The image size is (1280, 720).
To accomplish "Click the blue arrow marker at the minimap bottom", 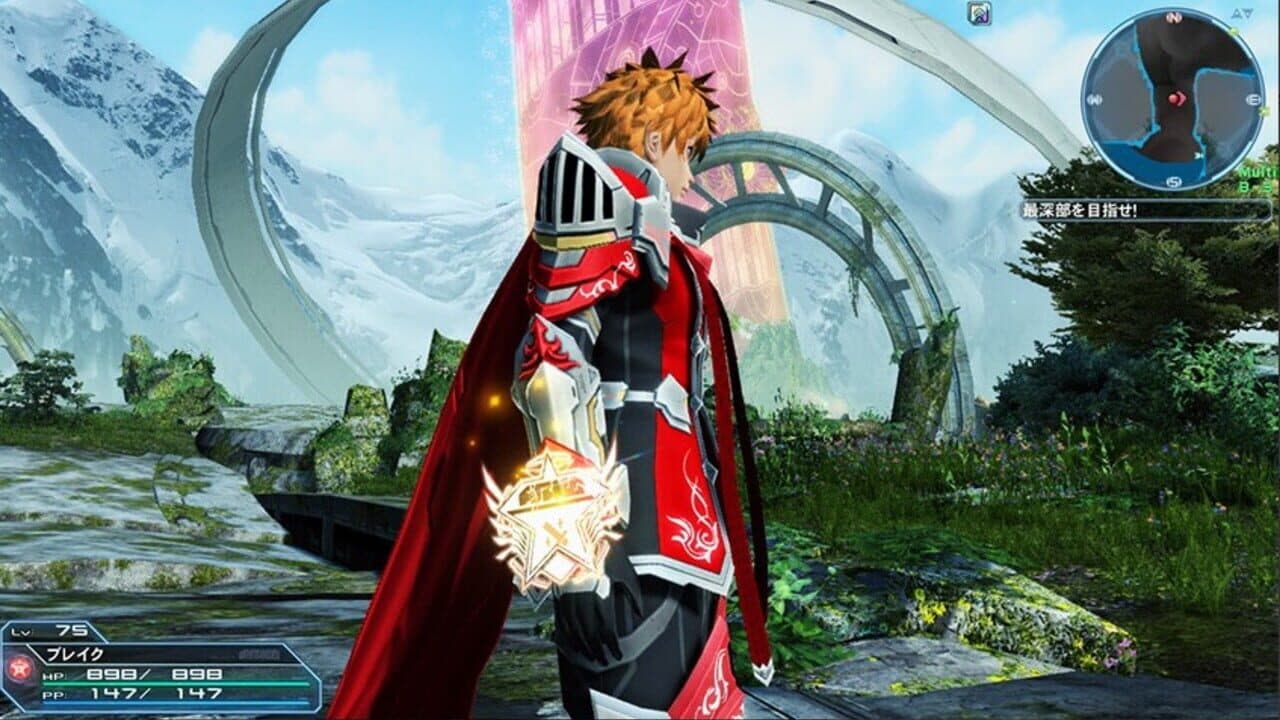I will [x=1197, y=154].
